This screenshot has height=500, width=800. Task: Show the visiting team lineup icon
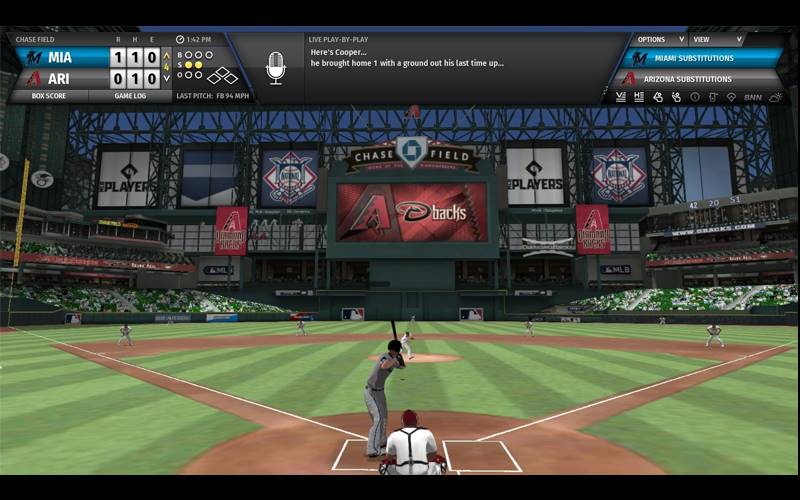tap(620, 97)
